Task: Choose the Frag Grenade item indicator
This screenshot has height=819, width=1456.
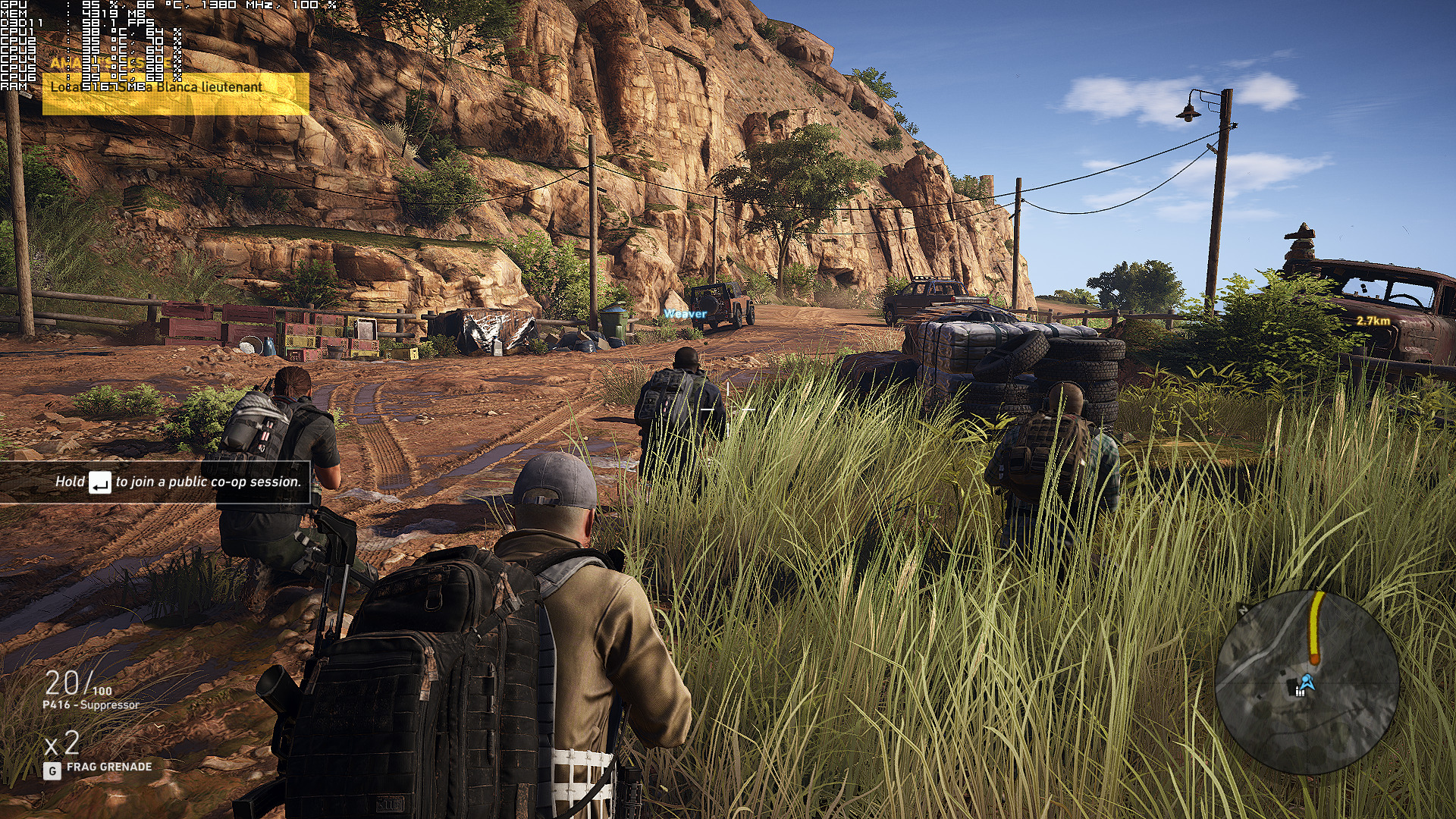Action: 108,767
